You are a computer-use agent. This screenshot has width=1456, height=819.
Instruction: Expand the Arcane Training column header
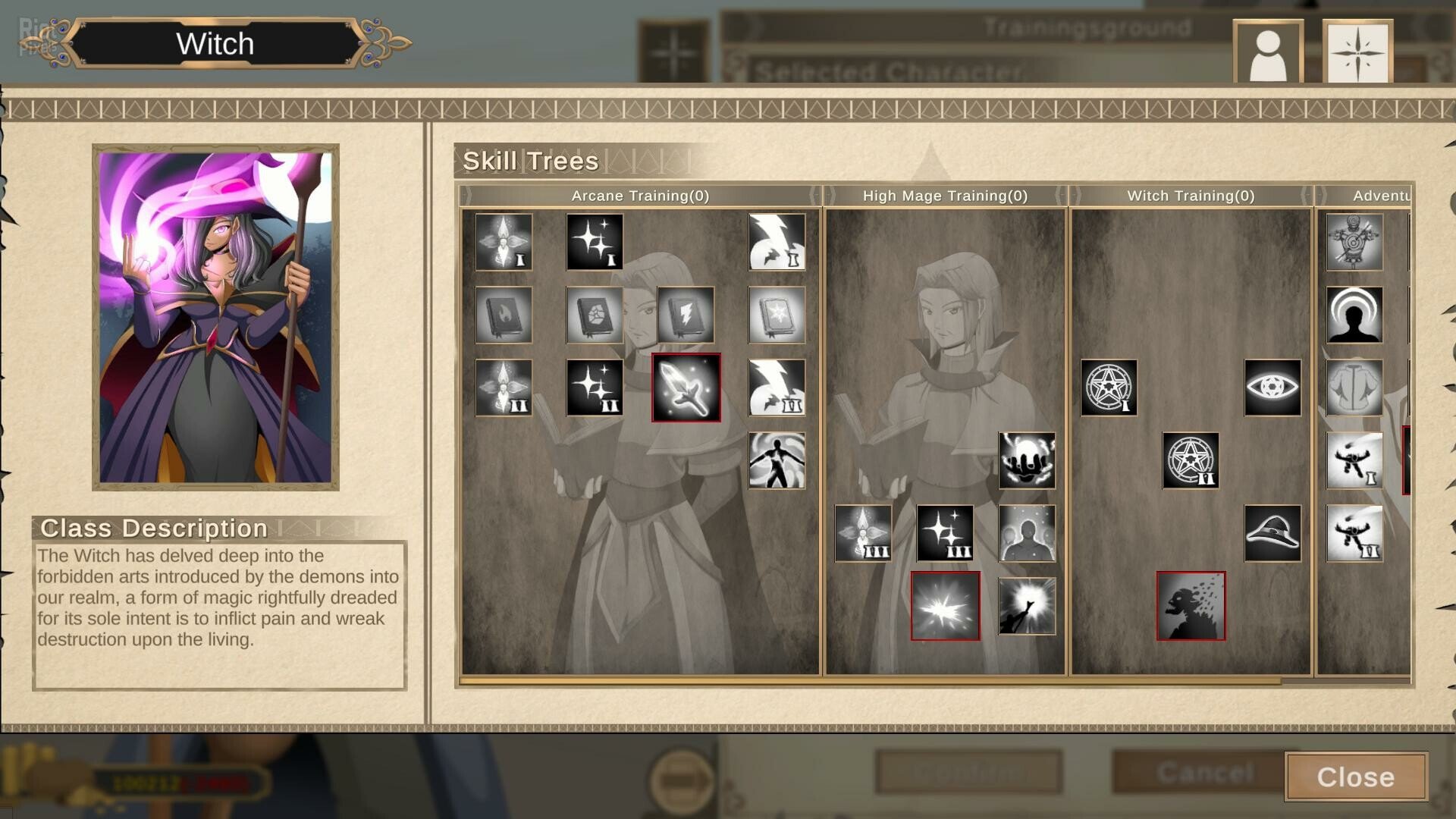click(x=639, y=196)
